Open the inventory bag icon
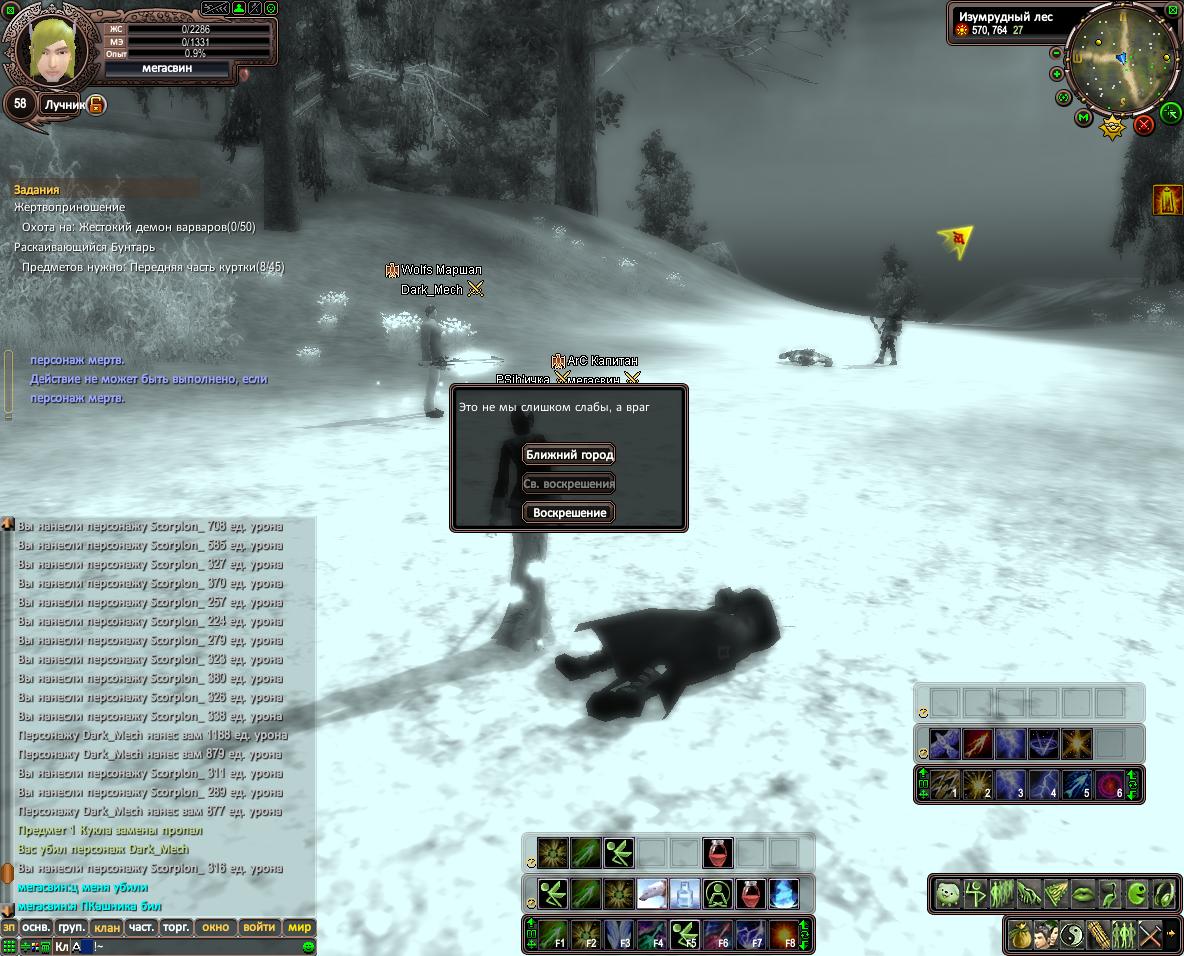The height and width of the screenshot is (956, 1184). click(1020, 935)
